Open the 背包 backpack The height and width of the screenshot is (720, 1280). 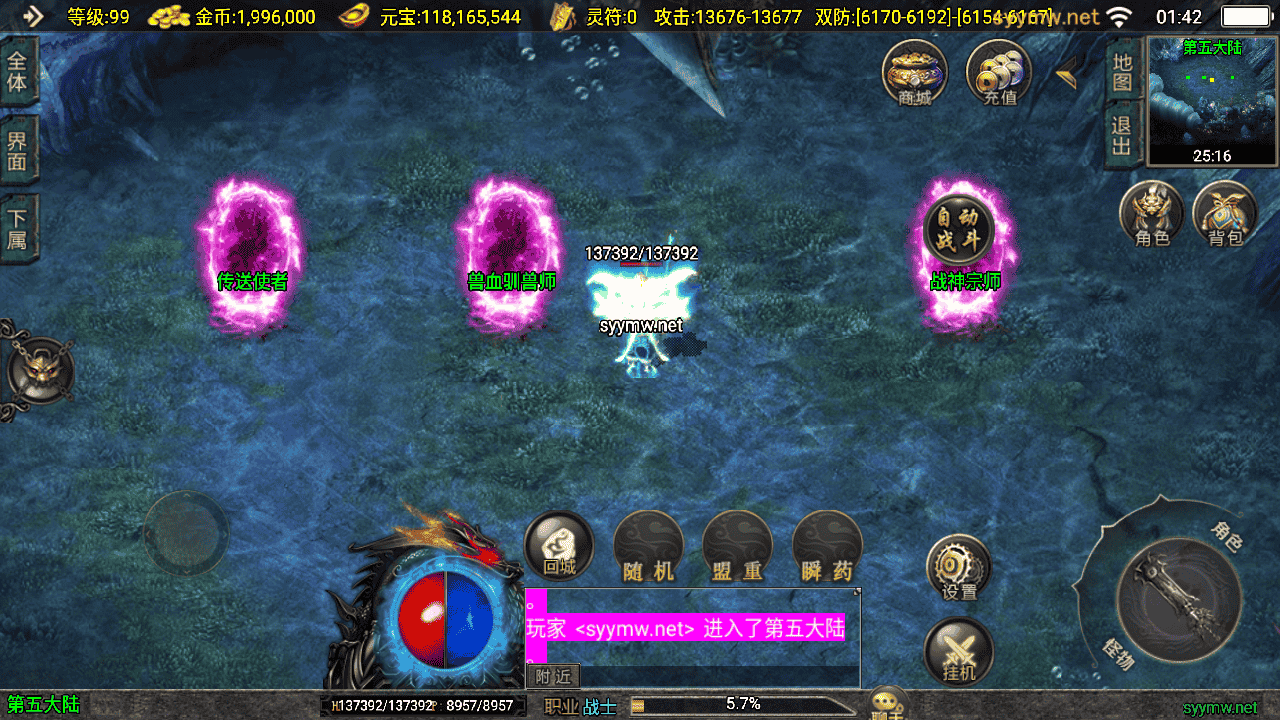coord(1224,212)
